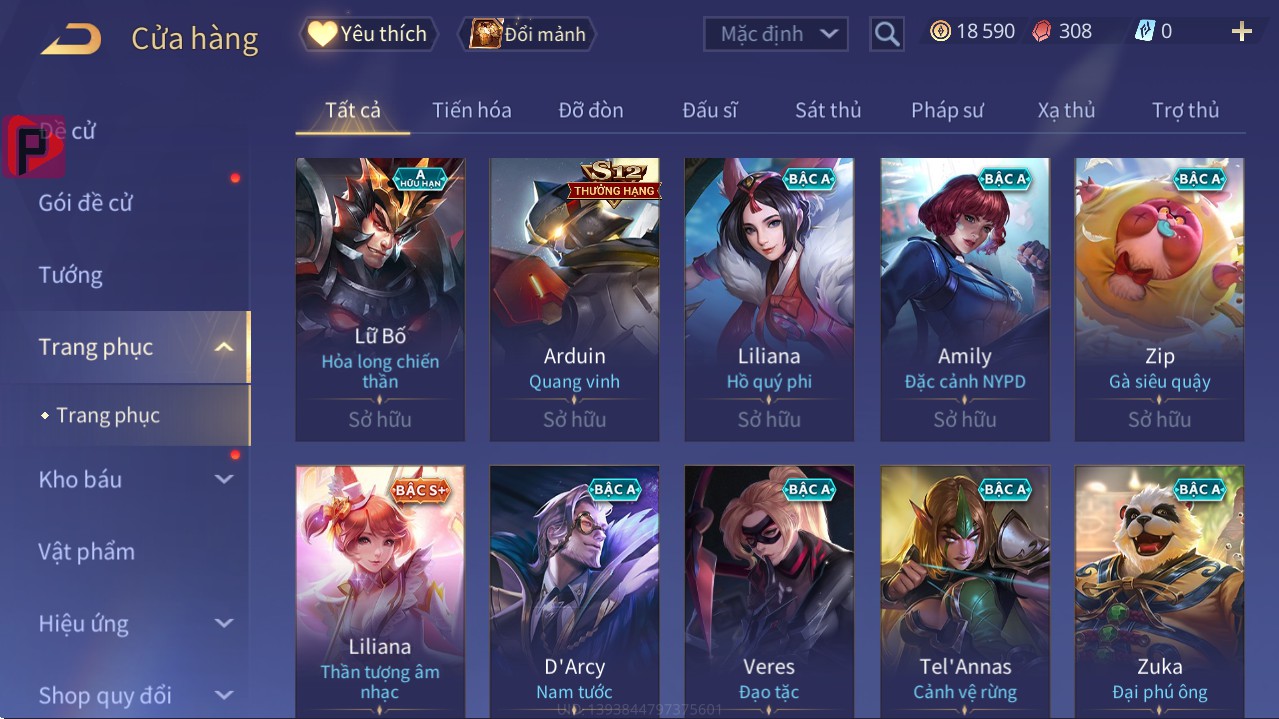Open the Gói đề cử menu

(x=86, y=203)
